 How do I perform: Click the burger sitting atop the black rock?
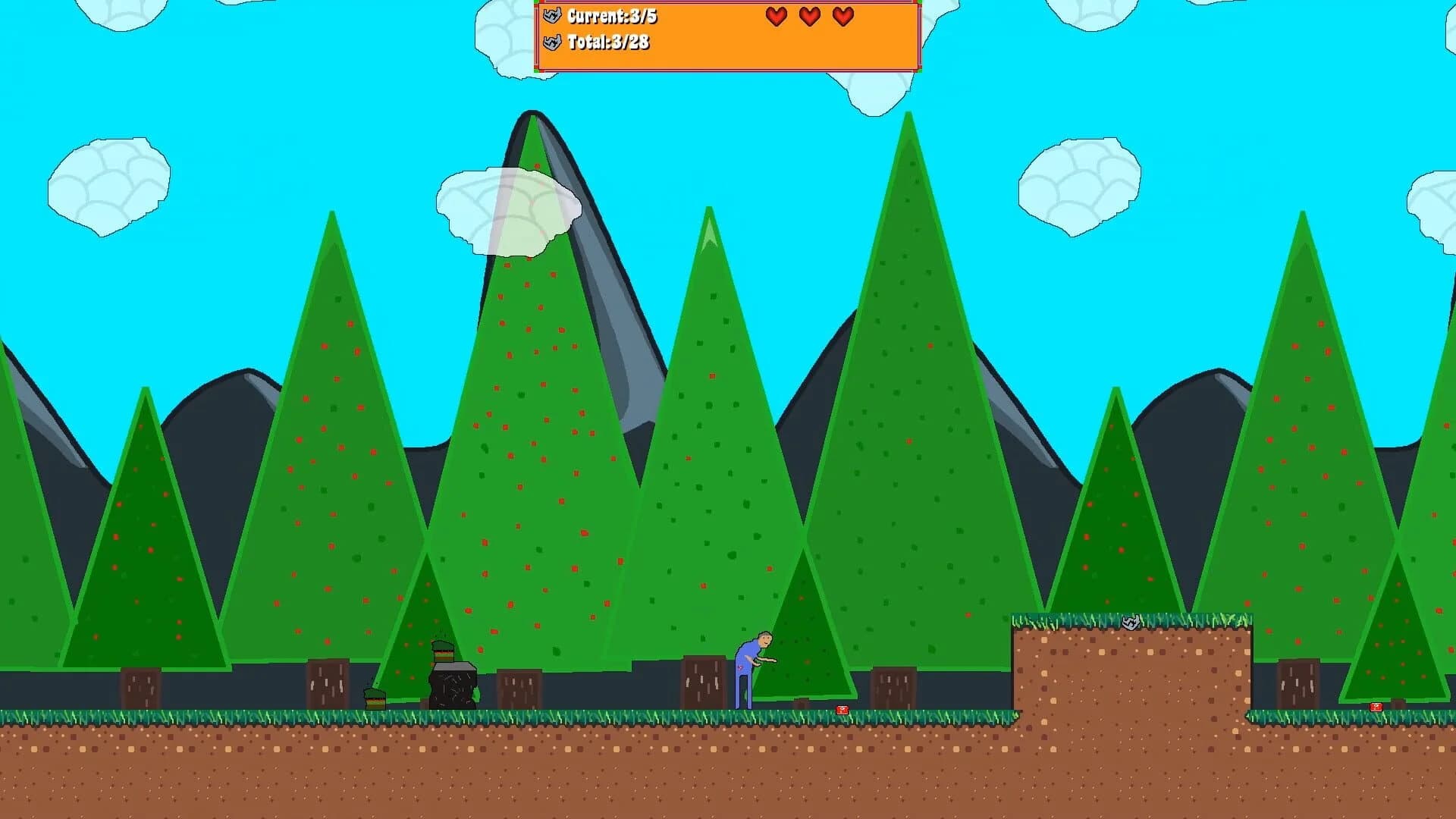coord(441,651)
